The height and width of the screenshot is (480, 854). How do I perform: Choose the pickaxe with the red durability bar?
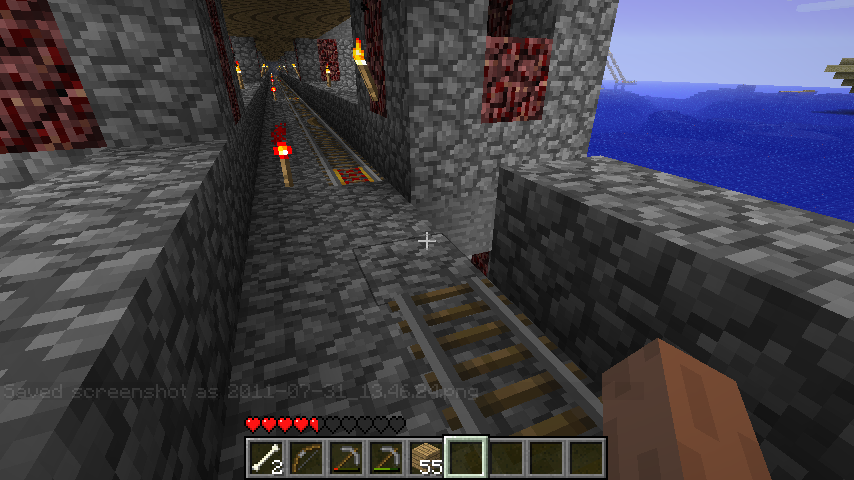coord(345,458)
